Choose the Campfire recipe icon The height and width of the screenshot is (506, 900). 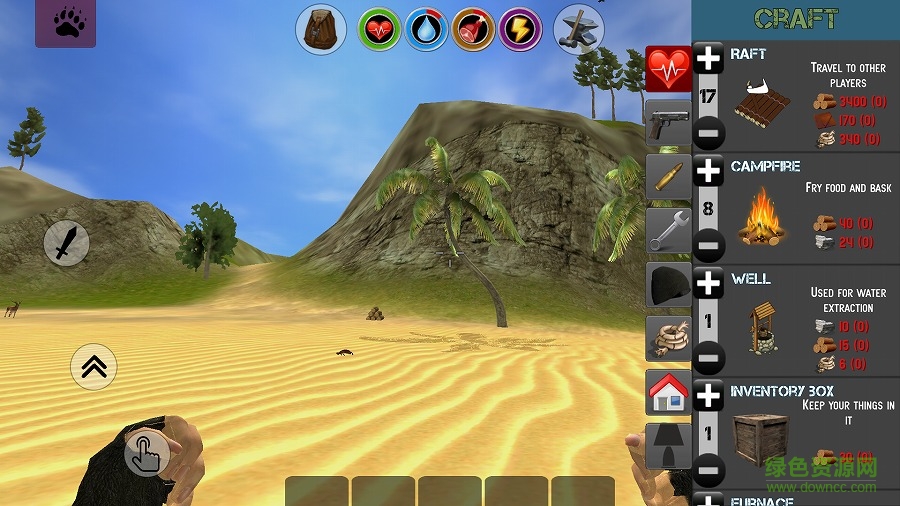(762, 217)
